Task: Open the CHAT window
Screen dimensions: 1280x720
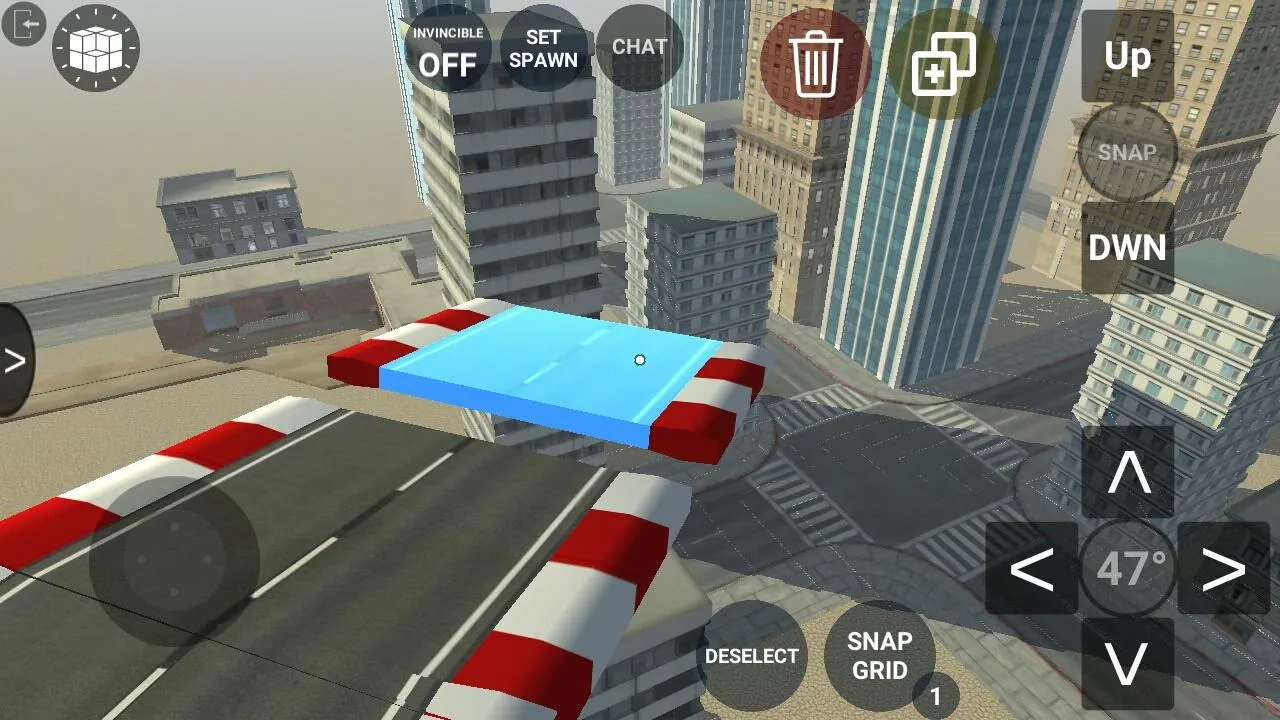Action: [640, 46]
